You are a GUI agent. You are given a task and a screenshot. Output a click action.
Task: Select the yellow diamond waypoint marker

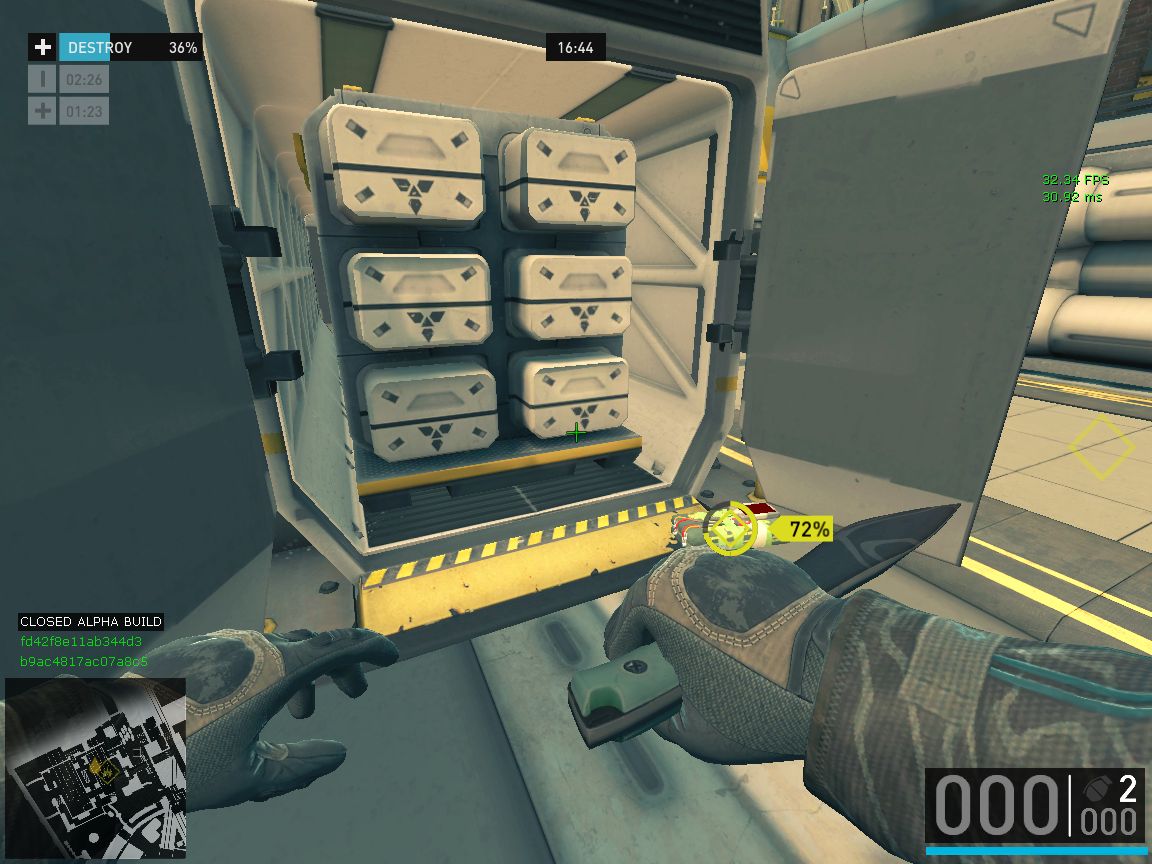pyautogui.click(x=1101, y=447)
